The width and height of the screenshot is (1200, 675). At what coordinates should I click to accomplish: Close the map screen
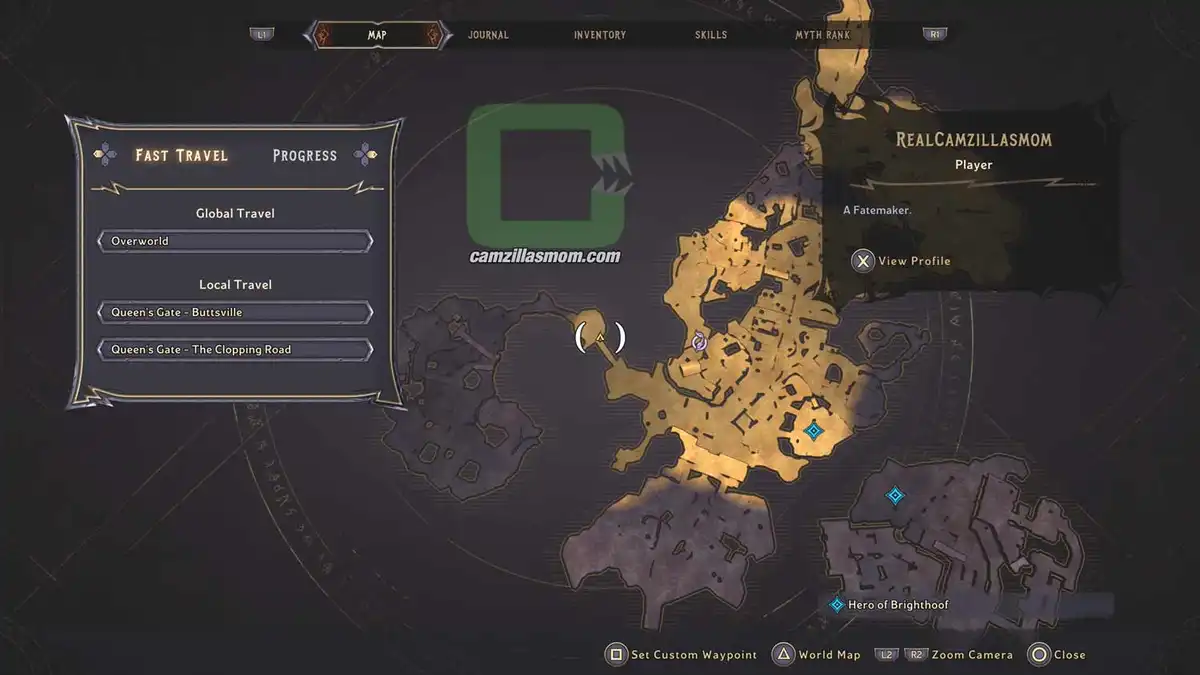click(1057, 655)
